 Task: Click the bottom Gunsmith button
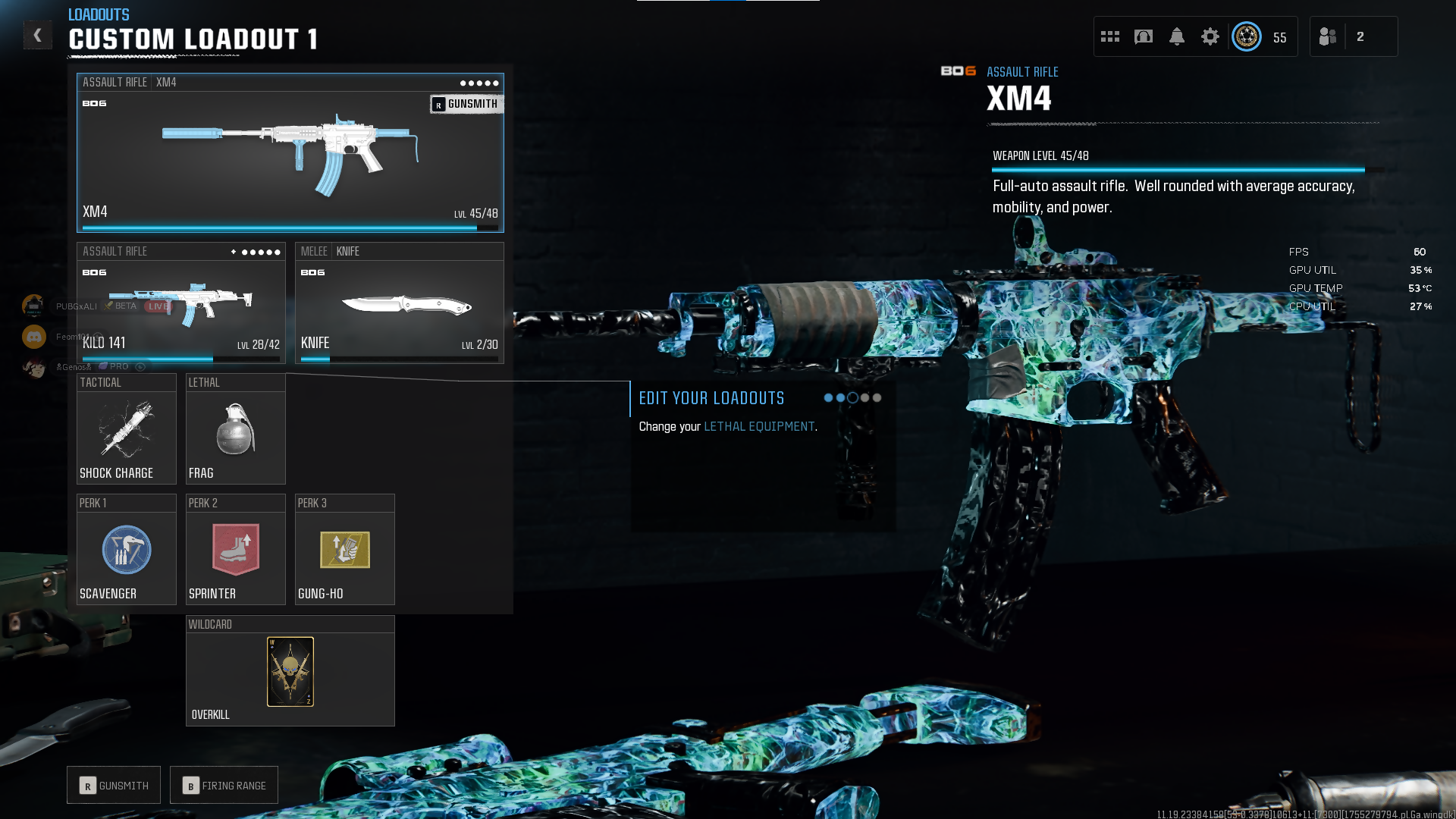coord(114,786)
